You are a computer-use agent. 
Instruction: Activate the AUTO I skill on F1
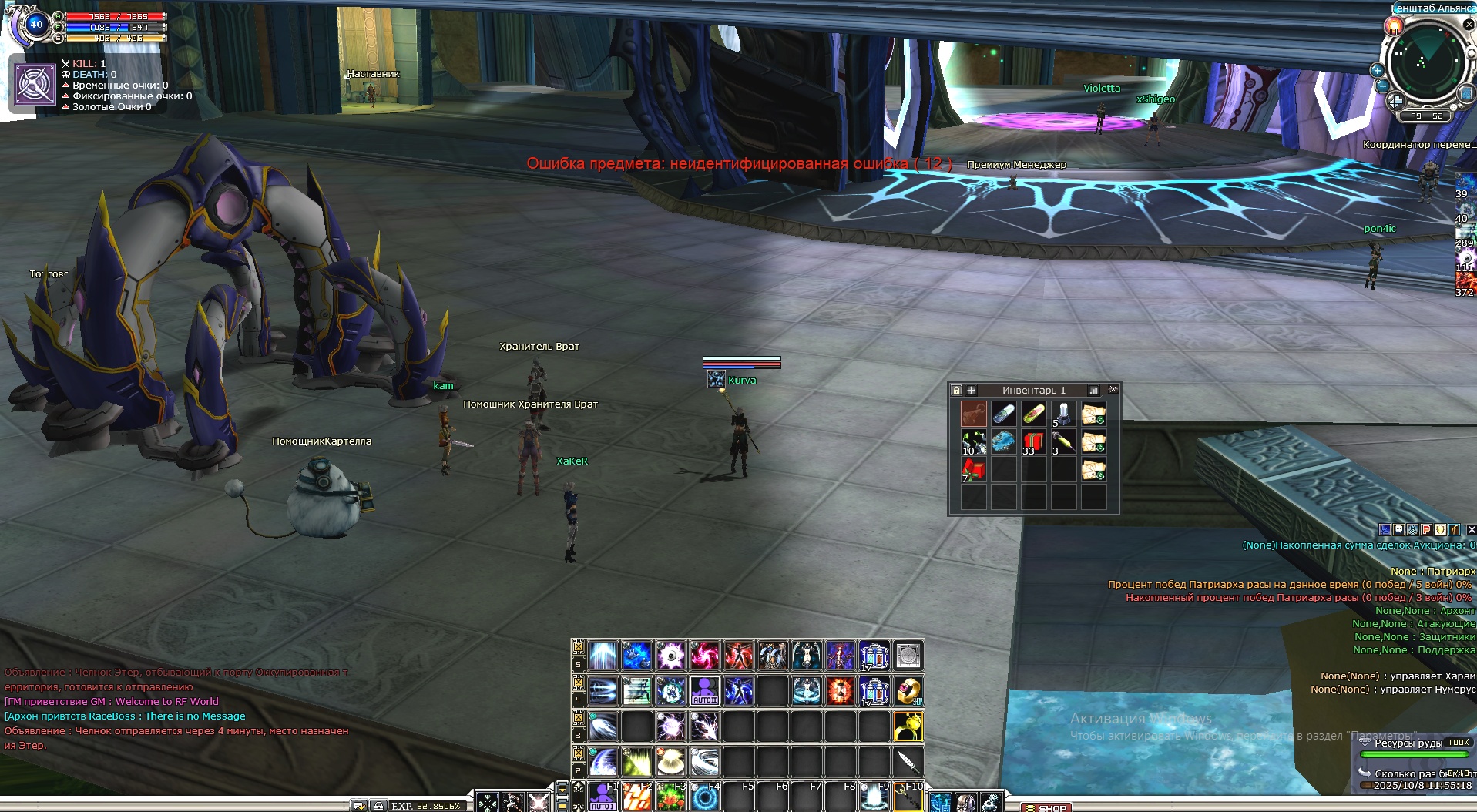(x=603, y=797)
